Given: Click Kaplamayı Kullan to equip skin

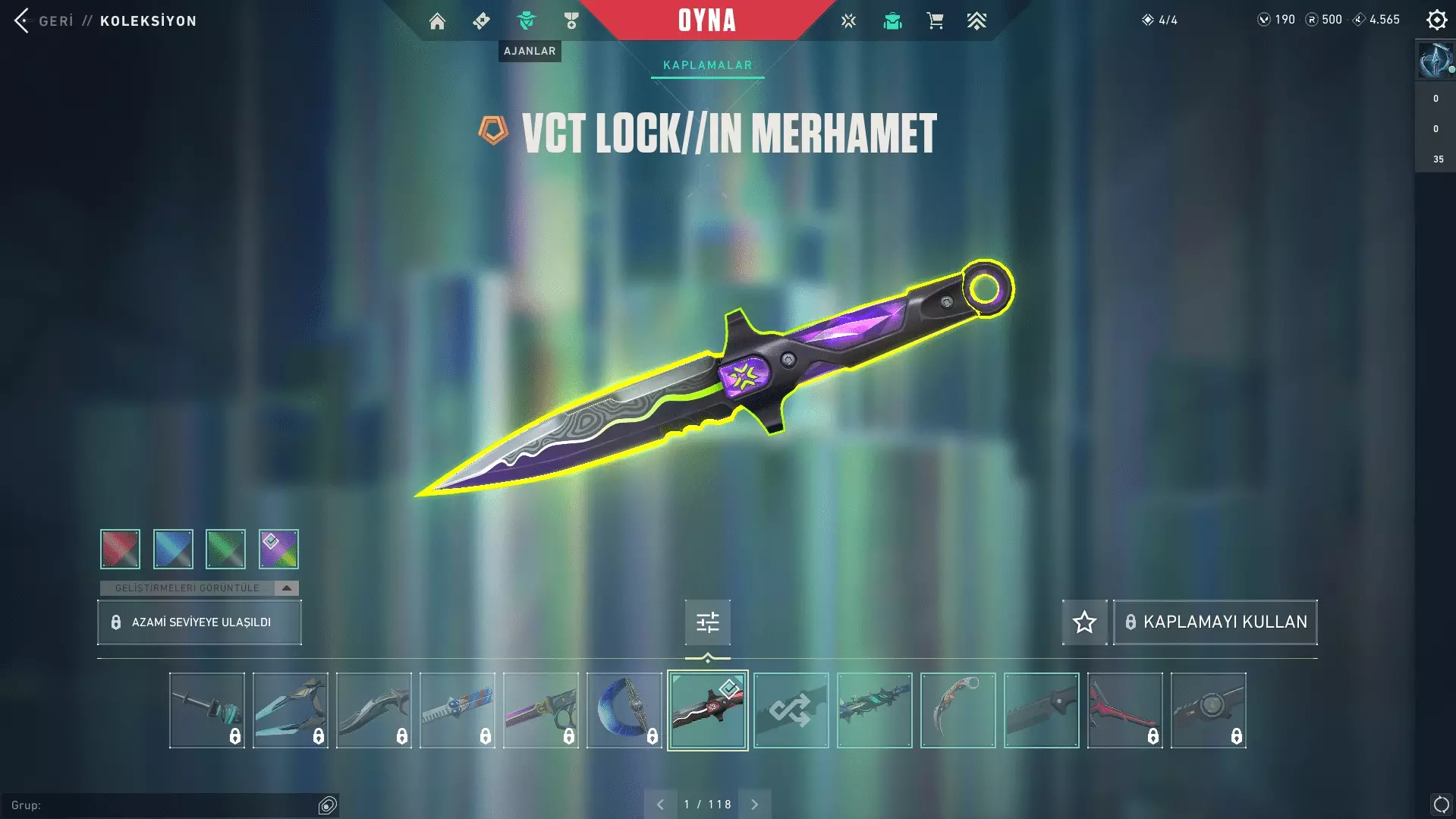Looking at the screenshot, I should pos(1215,622).
